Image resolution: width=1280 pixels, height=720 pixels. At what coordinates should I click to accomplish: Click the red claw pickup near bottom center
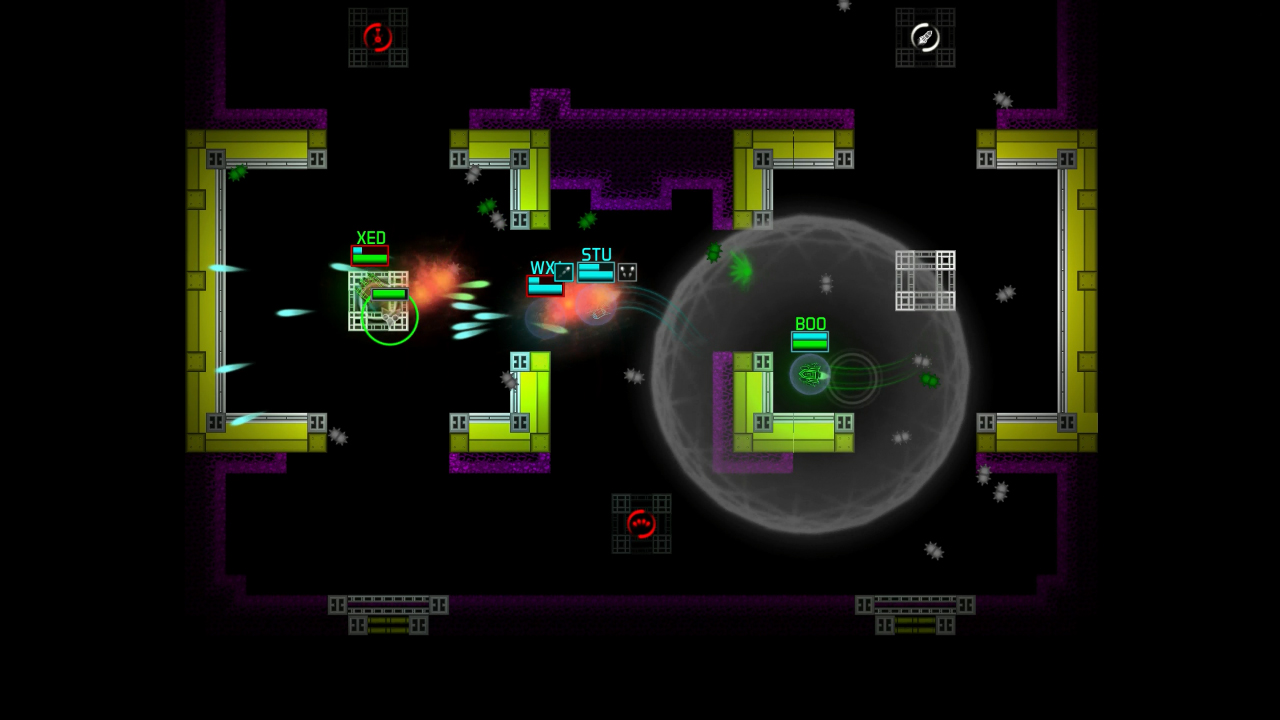click(641, 523)
